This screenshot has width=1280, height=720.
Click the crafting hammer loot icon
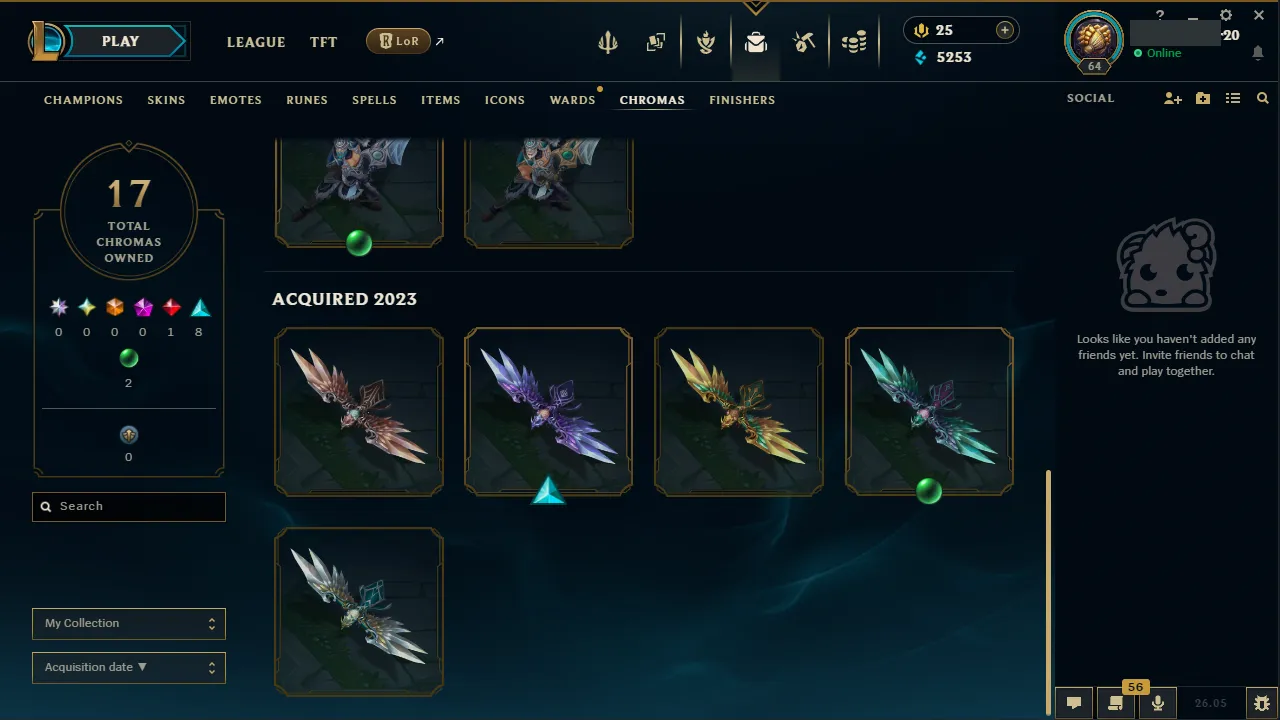pyautogui.click(x=804, y=42)
